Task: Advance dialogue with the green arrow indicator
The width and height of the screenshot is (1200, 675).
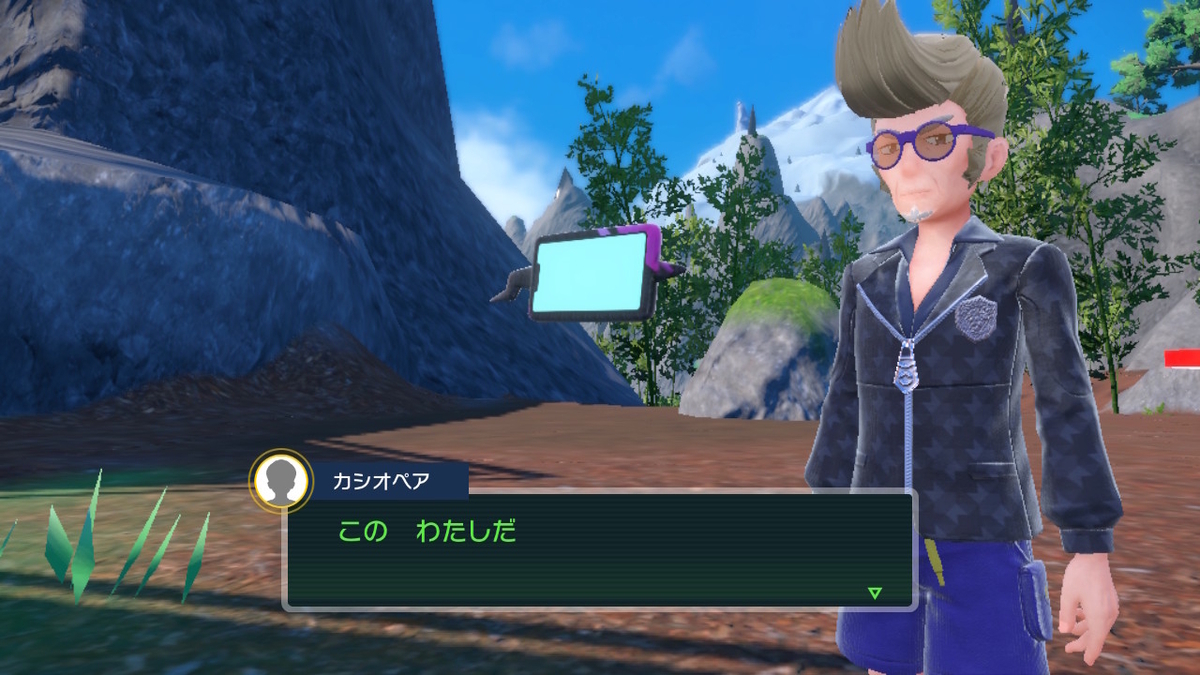Action: click(x=875, y=593)
